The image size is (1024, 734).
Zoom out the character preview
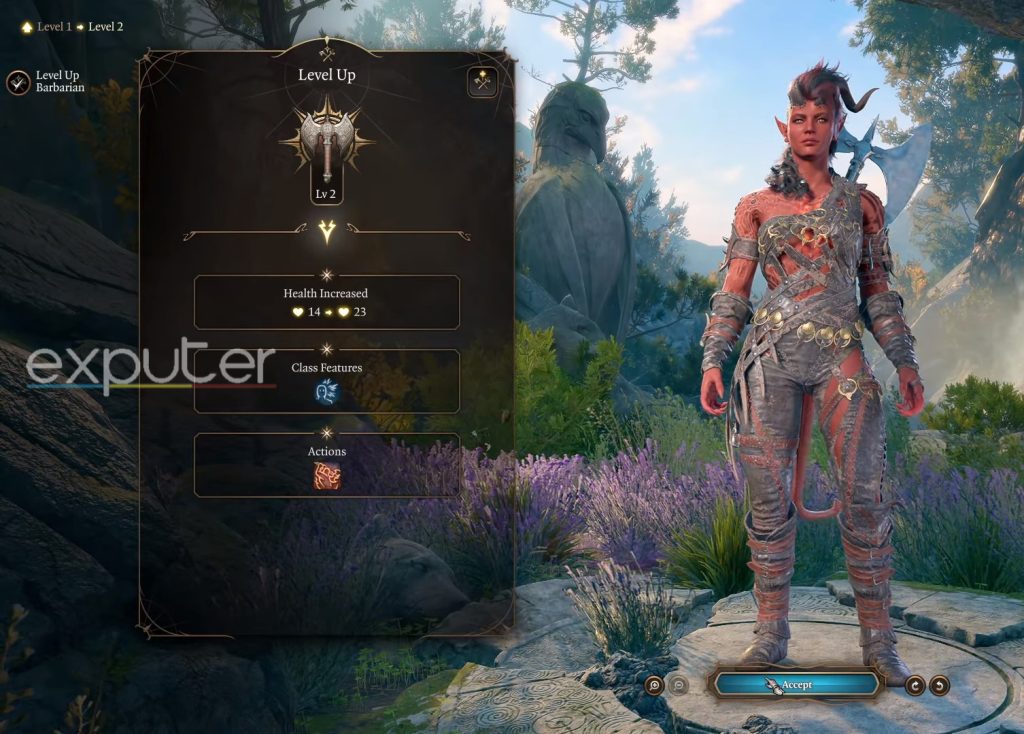click(678, 685)
